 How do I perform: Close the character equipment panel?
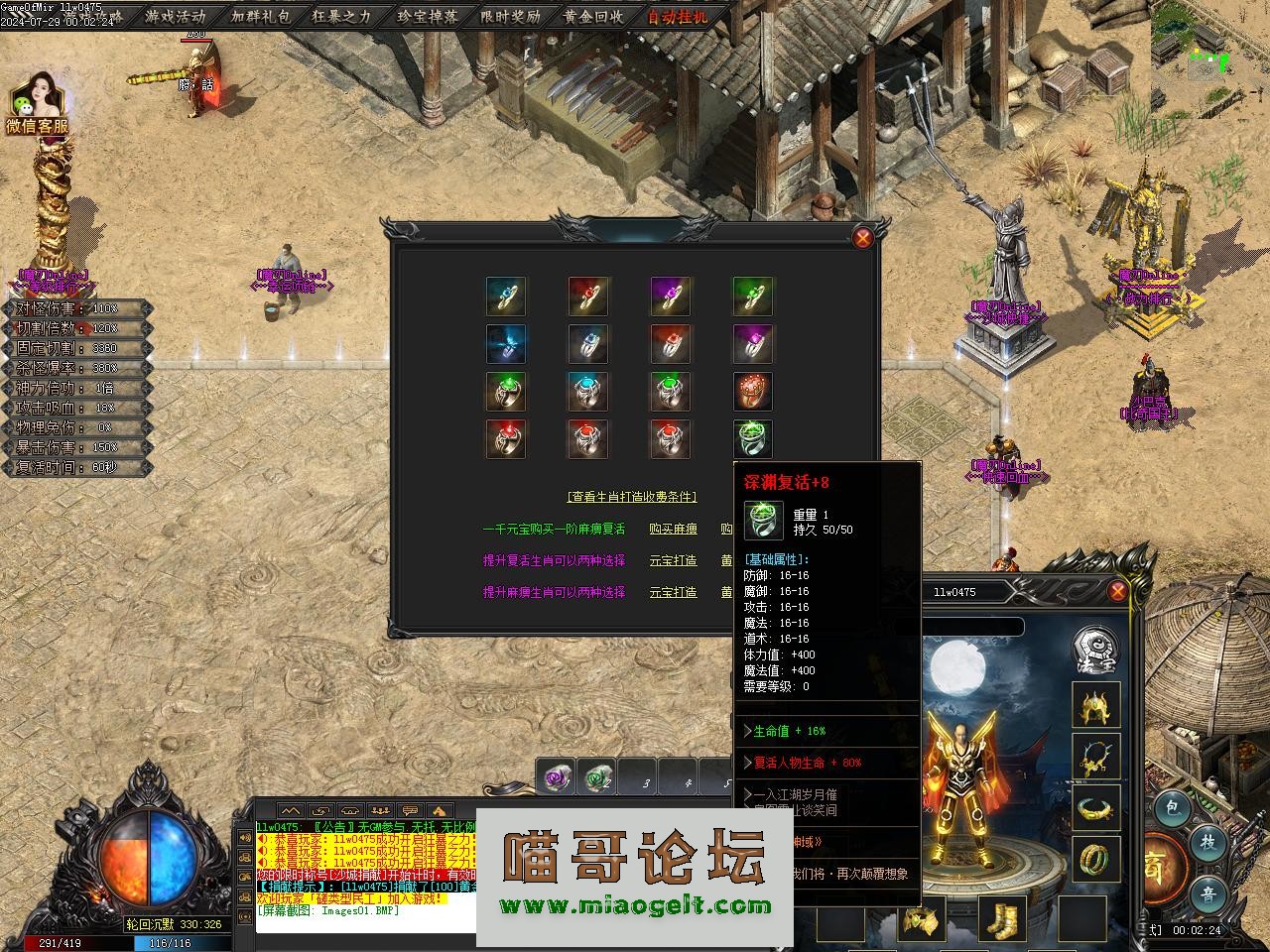pyautogui.click(x=1117, y=591)
